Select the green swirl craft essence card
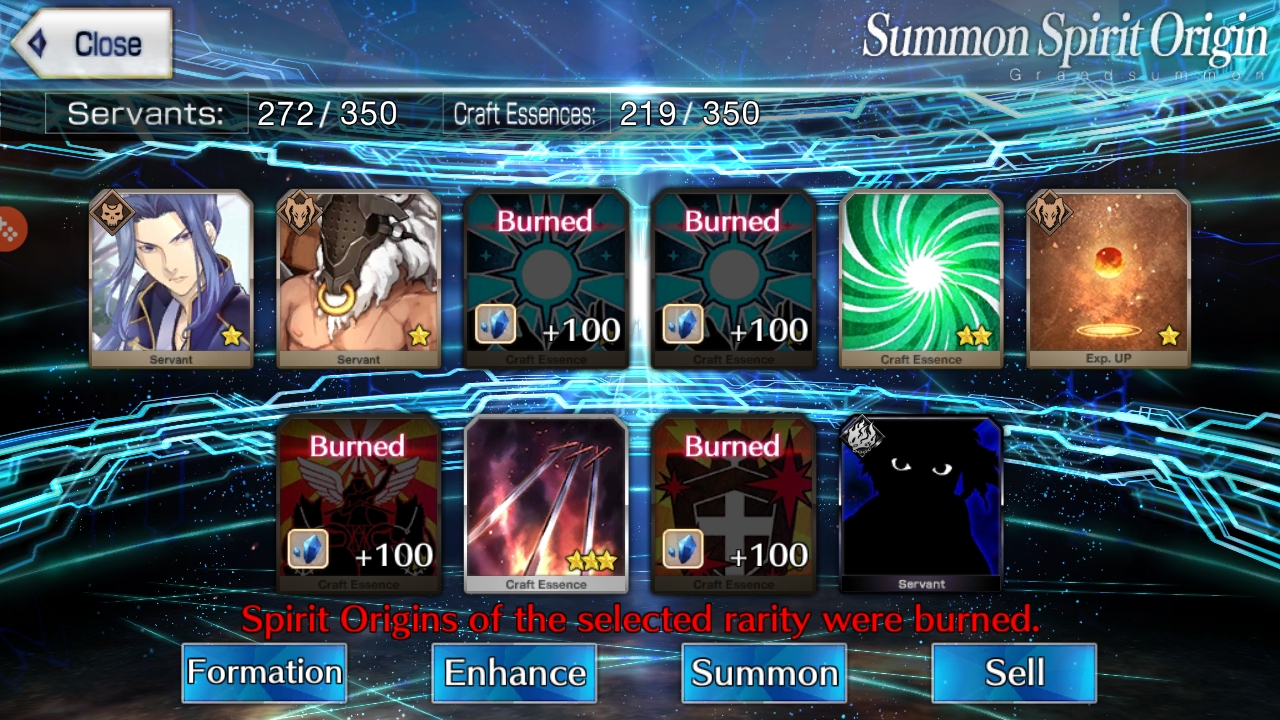Viewport: 1280px width, 720px height. pos(920,275)
